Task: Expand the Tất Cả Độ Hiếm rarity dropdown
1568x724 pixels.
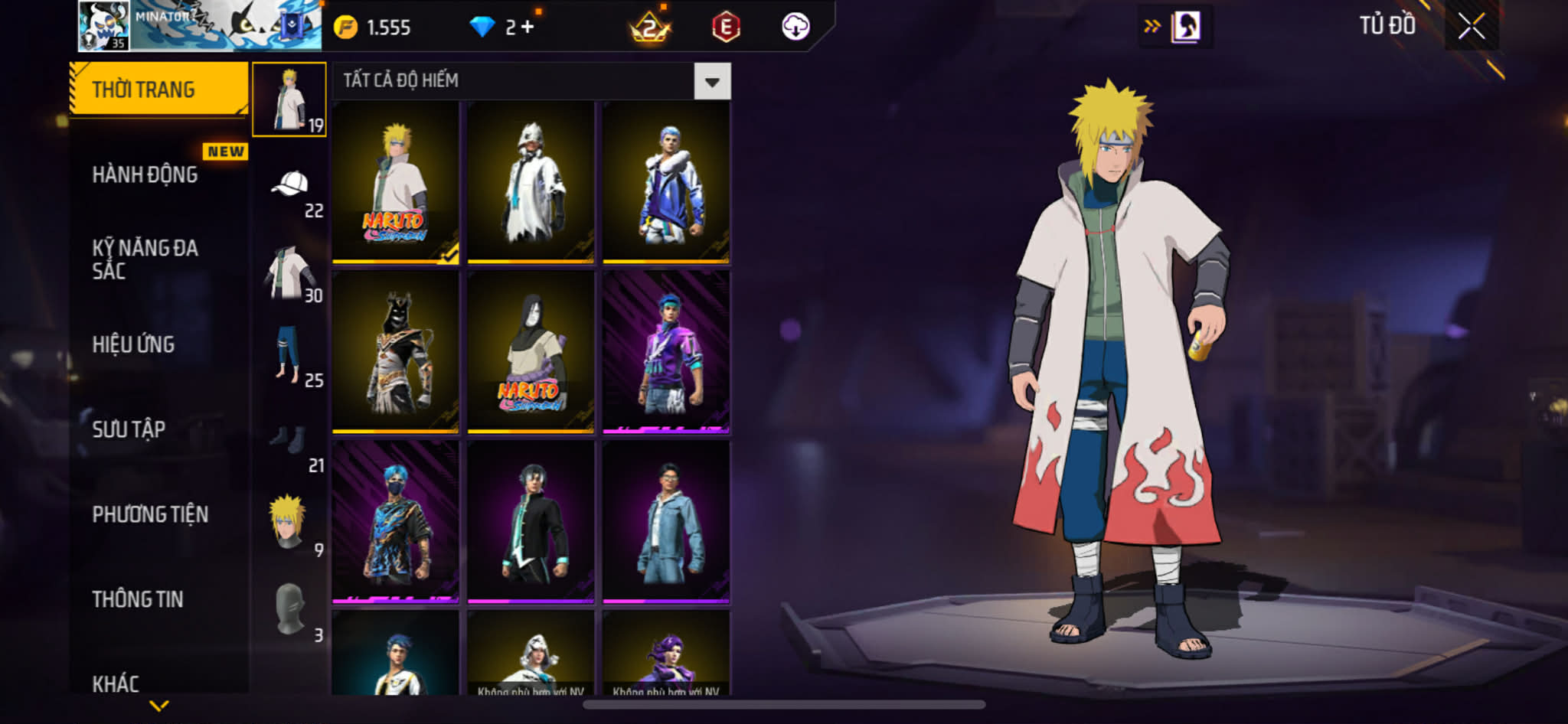Action: [x=712, y=81]
